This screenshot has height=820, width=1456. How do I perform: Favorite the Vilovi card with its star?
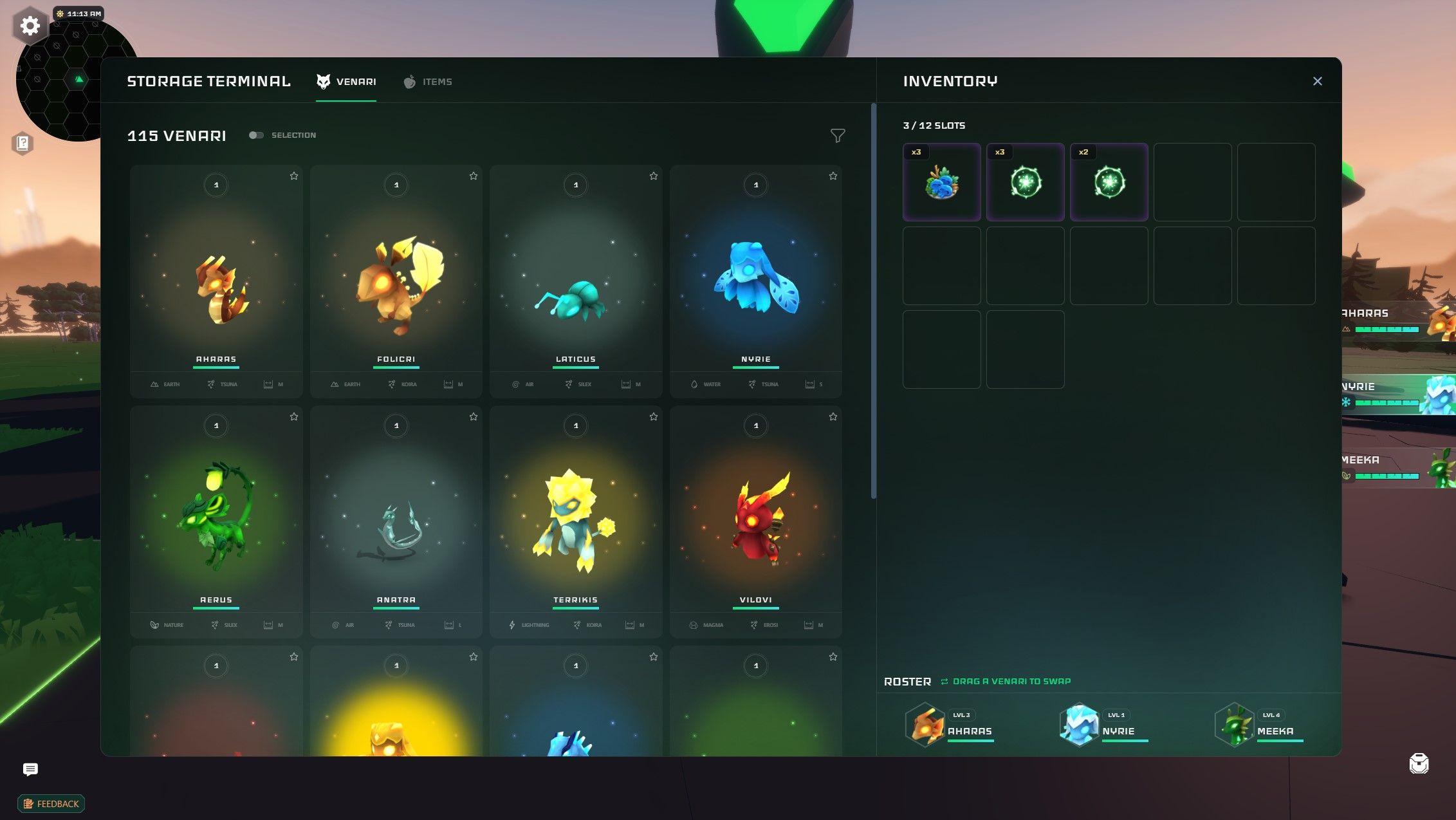pos(833,417)
